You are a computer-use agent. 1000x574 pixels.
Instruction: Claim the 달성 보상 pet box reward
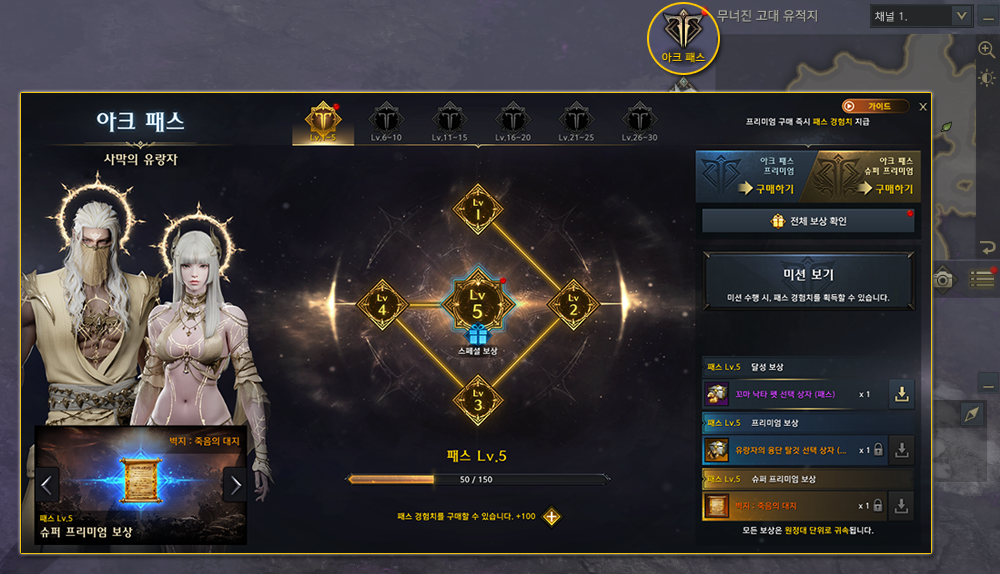tap(902, 395)
